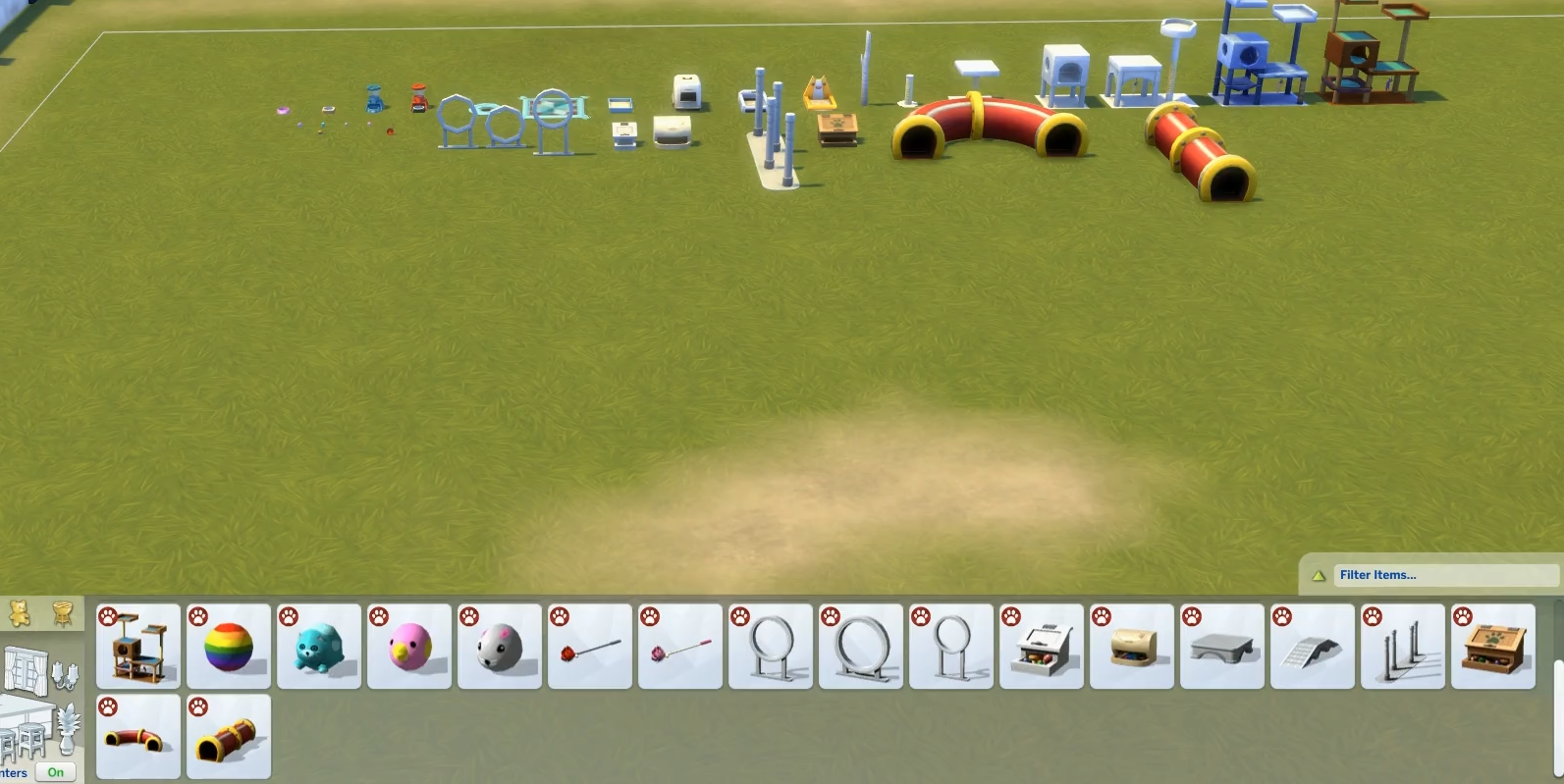This screenshot has width=1564, height=784.
Task: Choose the rainbow striped ball toy
Action: click(229, 647)
